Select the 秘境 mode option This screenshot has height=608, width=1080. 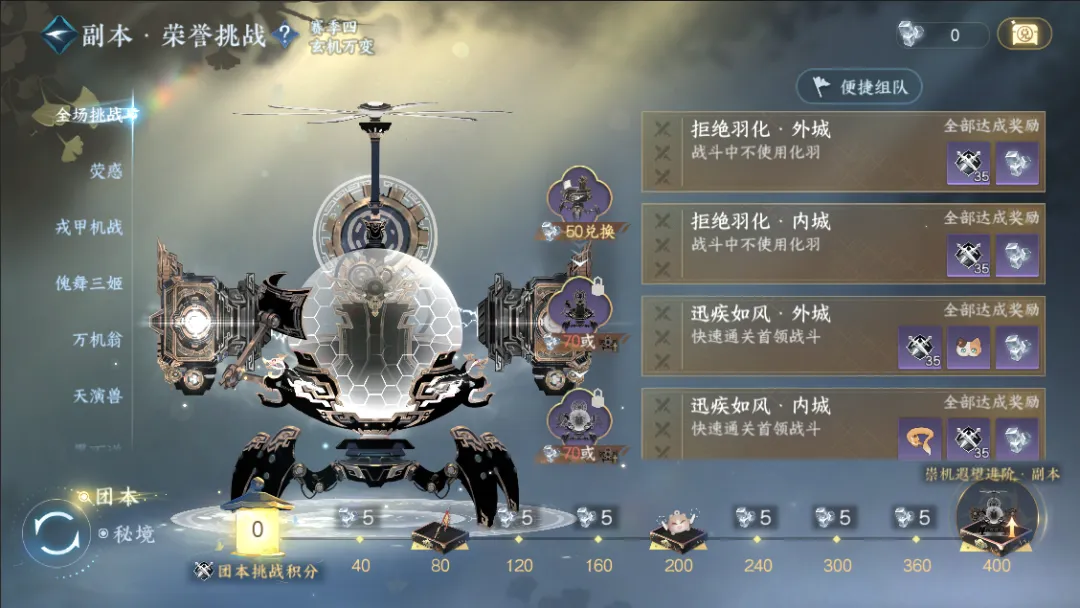tap(128, 534)
